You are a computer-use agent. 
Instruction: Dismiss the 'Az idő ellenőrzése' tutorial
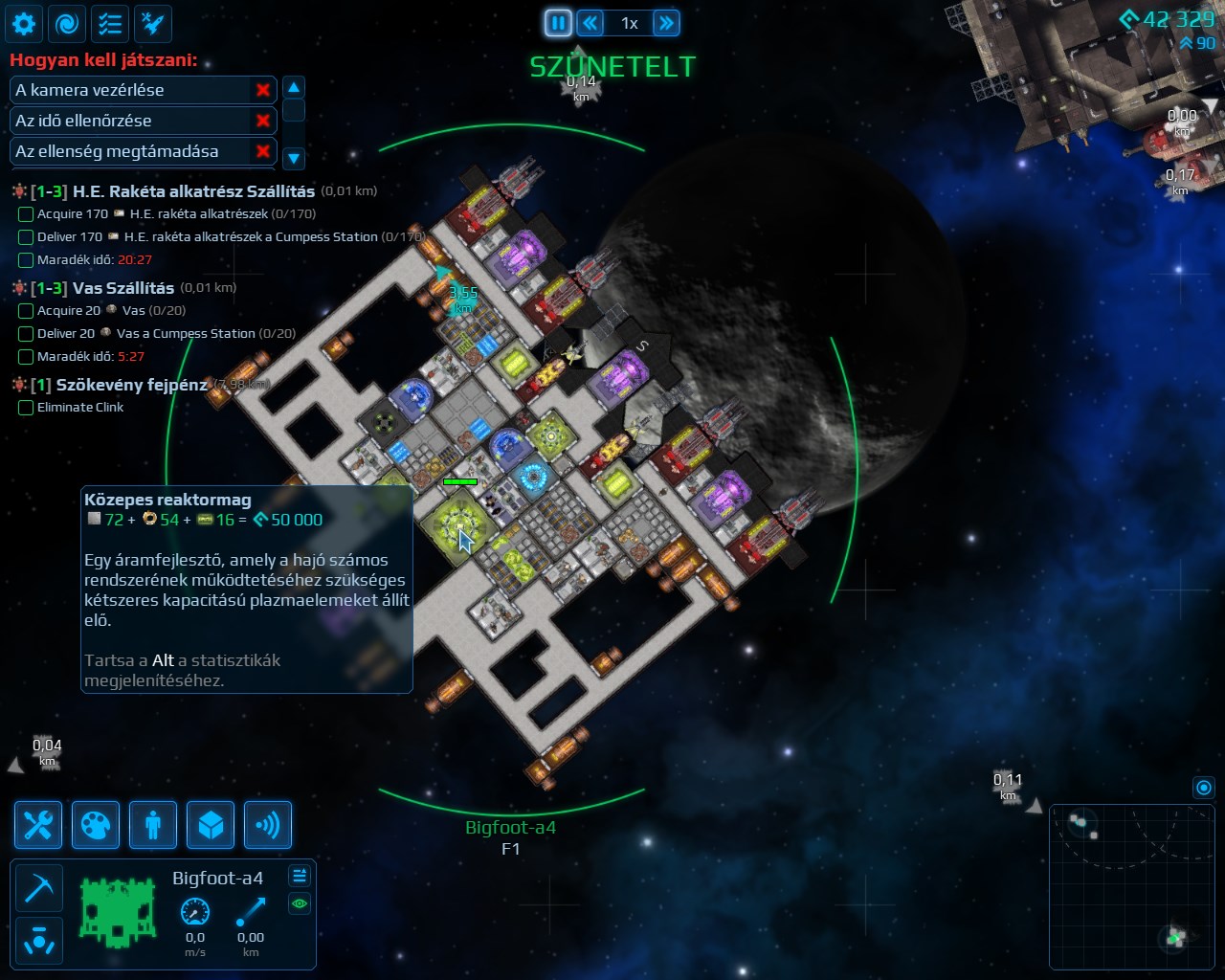click(262, 121)
